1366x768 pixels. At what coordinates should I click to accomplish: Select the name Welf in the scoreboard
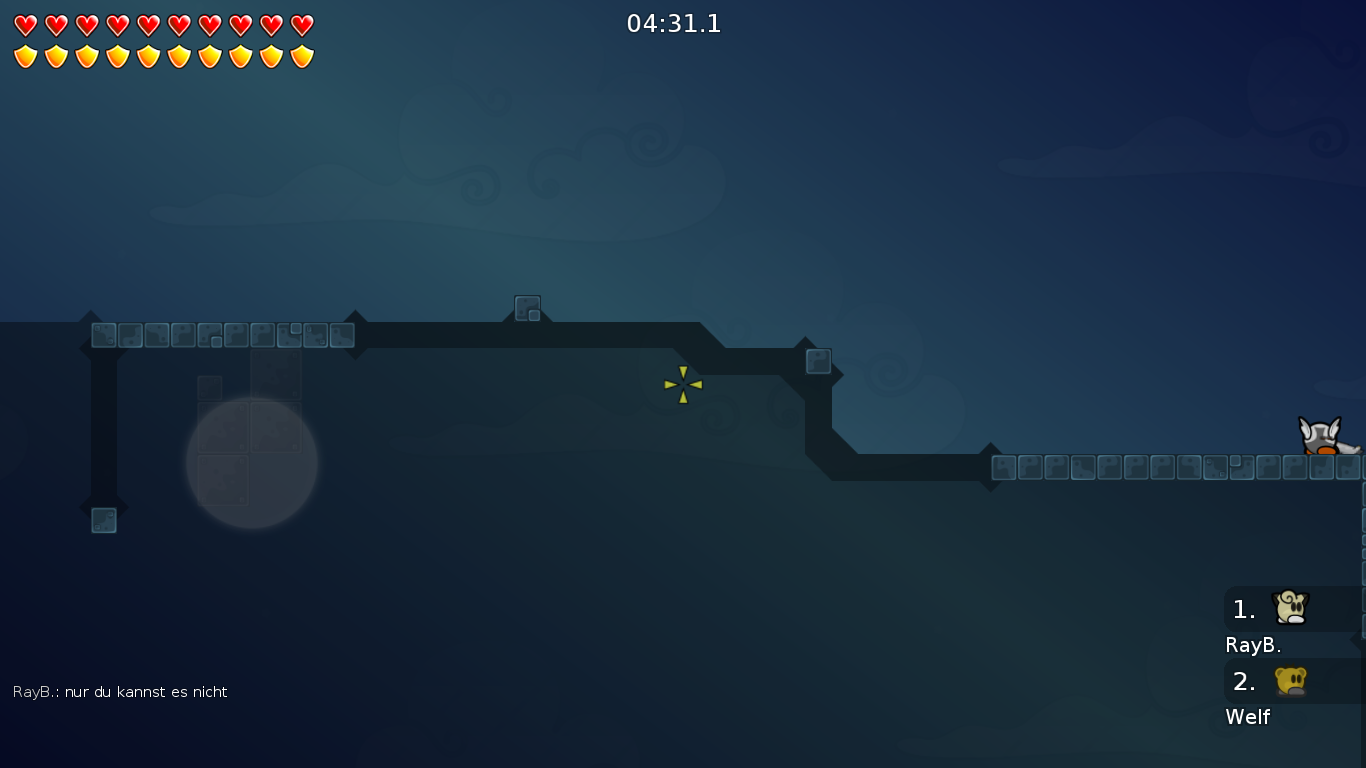point(1247,717)
